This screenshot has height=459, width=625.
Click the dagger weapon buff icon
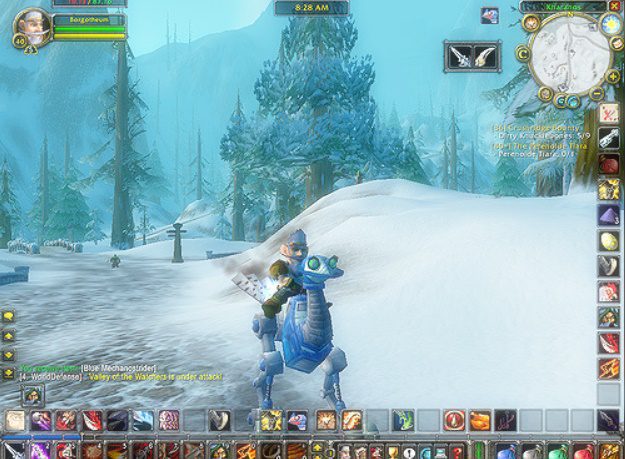pos(461,55)
